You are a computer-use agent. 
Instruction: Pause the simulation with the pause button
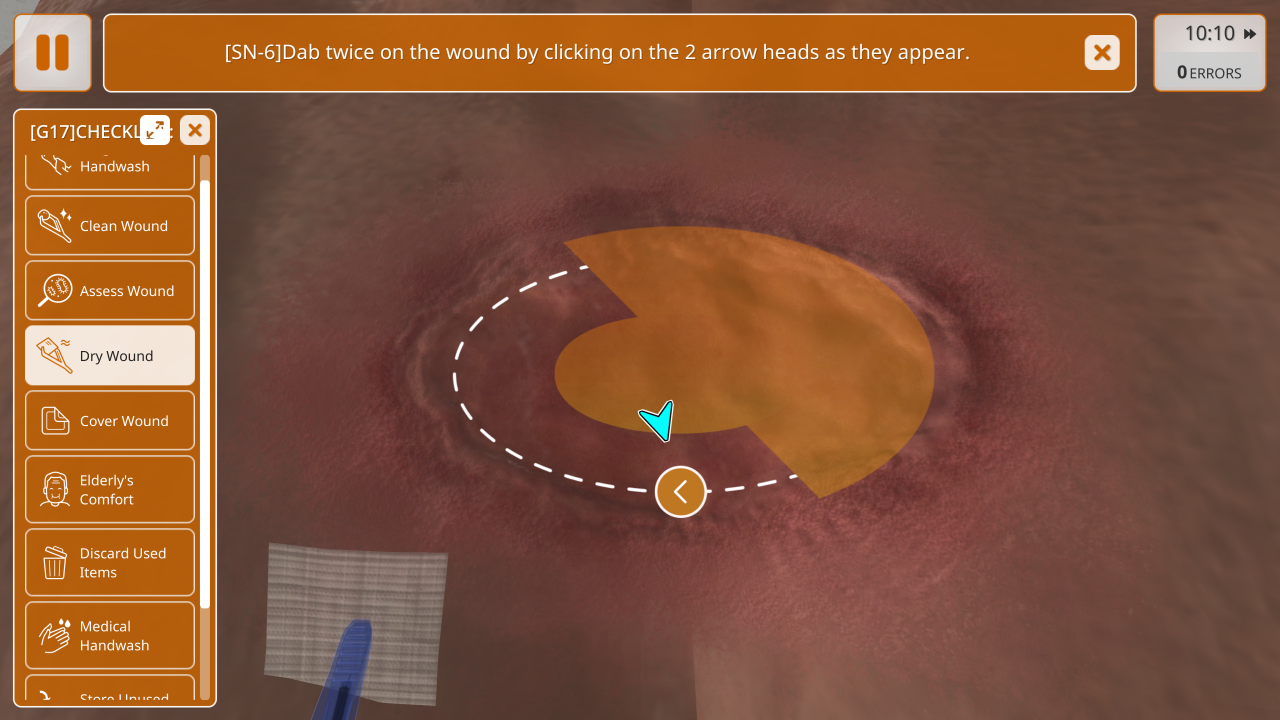coord(53,53)
